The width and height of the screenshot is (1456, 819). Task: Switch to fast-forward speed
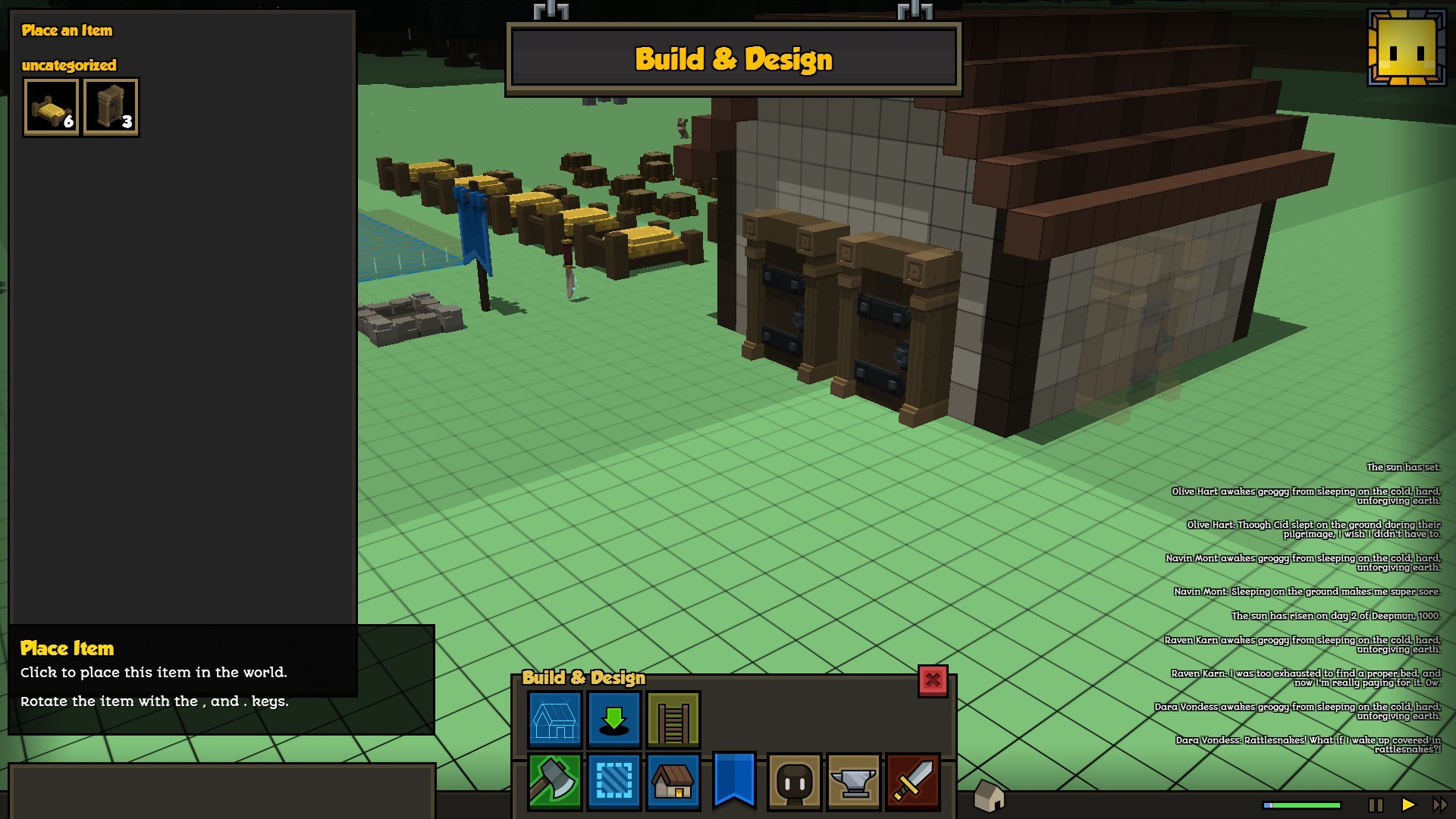click(1439, 805)
